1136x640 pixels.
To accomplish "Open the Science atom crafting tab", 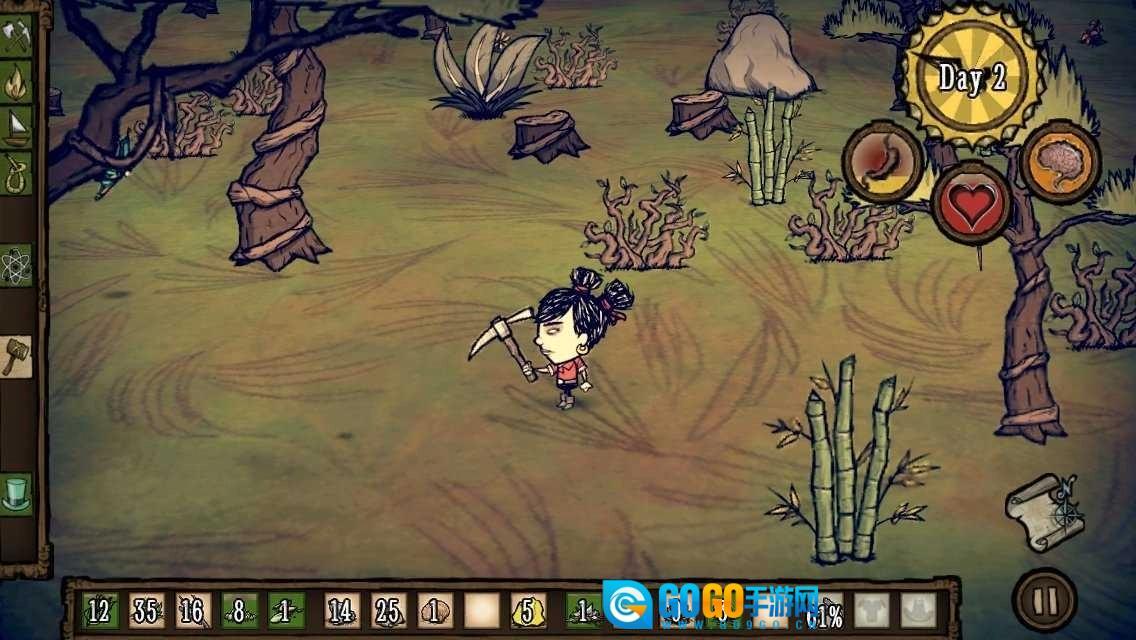I will 17,265.
